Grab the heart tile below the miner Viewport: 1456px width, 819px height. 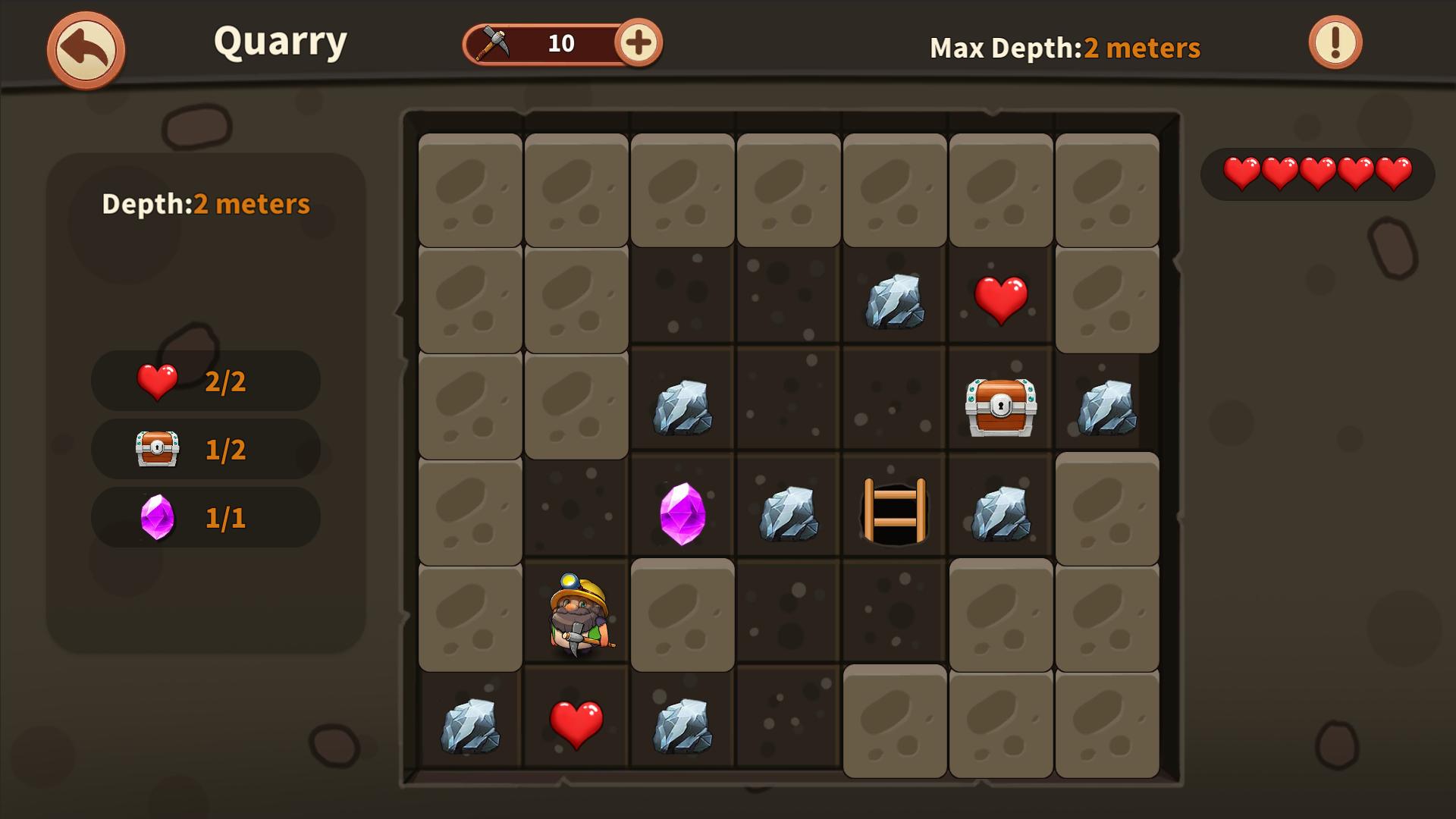click(576, 724)
